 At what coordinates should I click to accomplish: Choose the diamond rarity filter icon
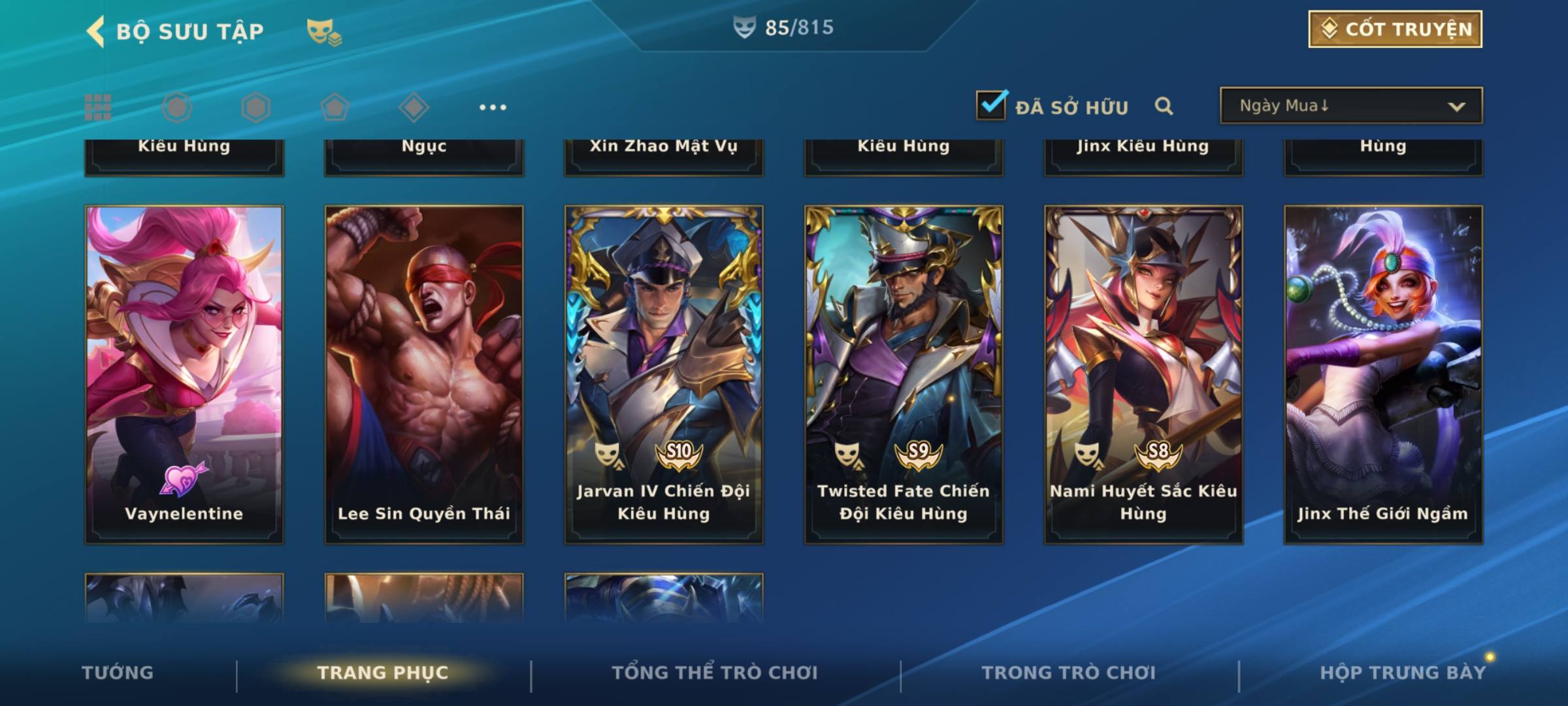click(x=414, y=107)
